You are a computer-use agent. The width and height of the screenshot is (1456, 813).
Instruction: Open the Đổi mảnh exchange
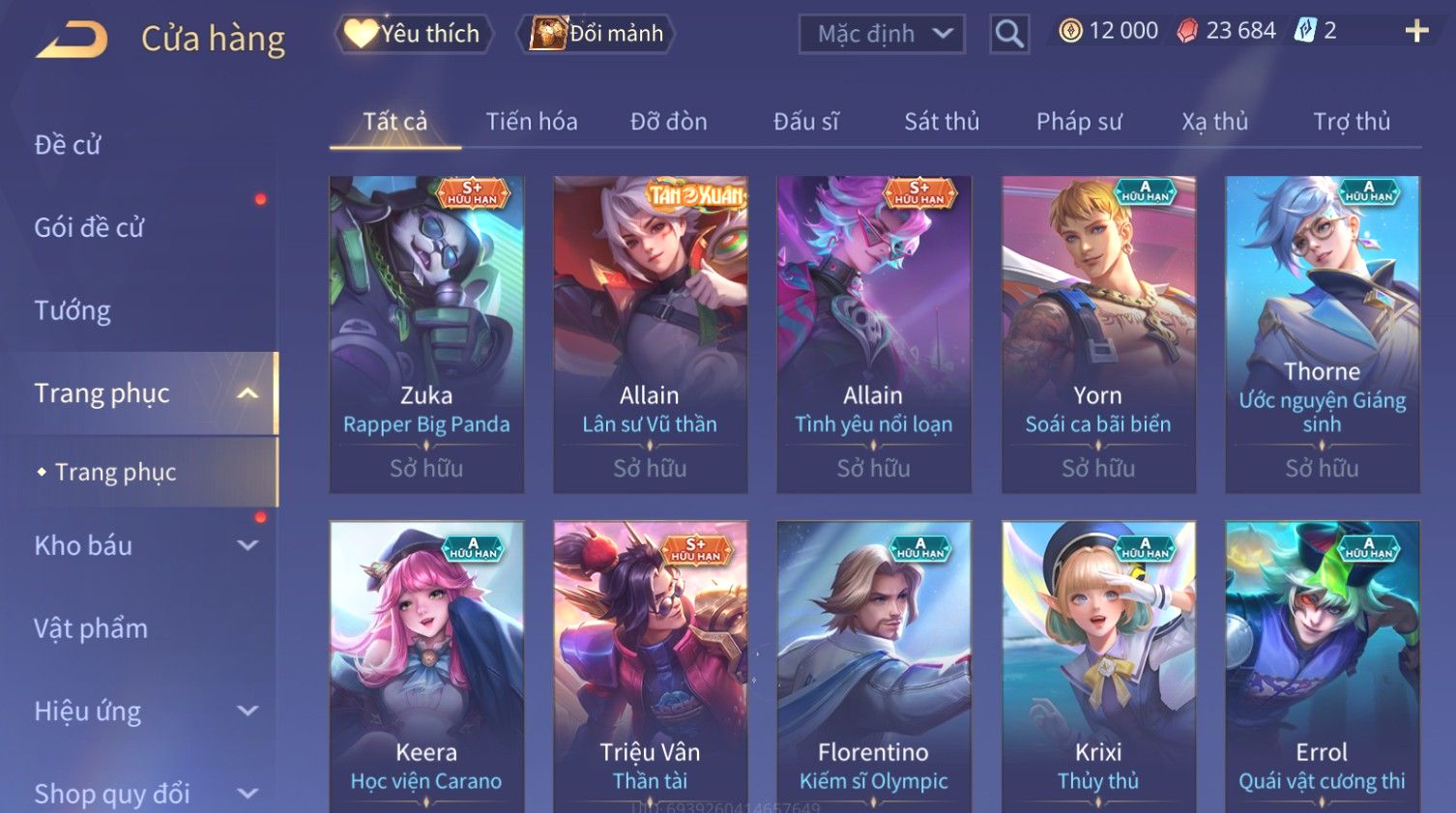point(597,34)
